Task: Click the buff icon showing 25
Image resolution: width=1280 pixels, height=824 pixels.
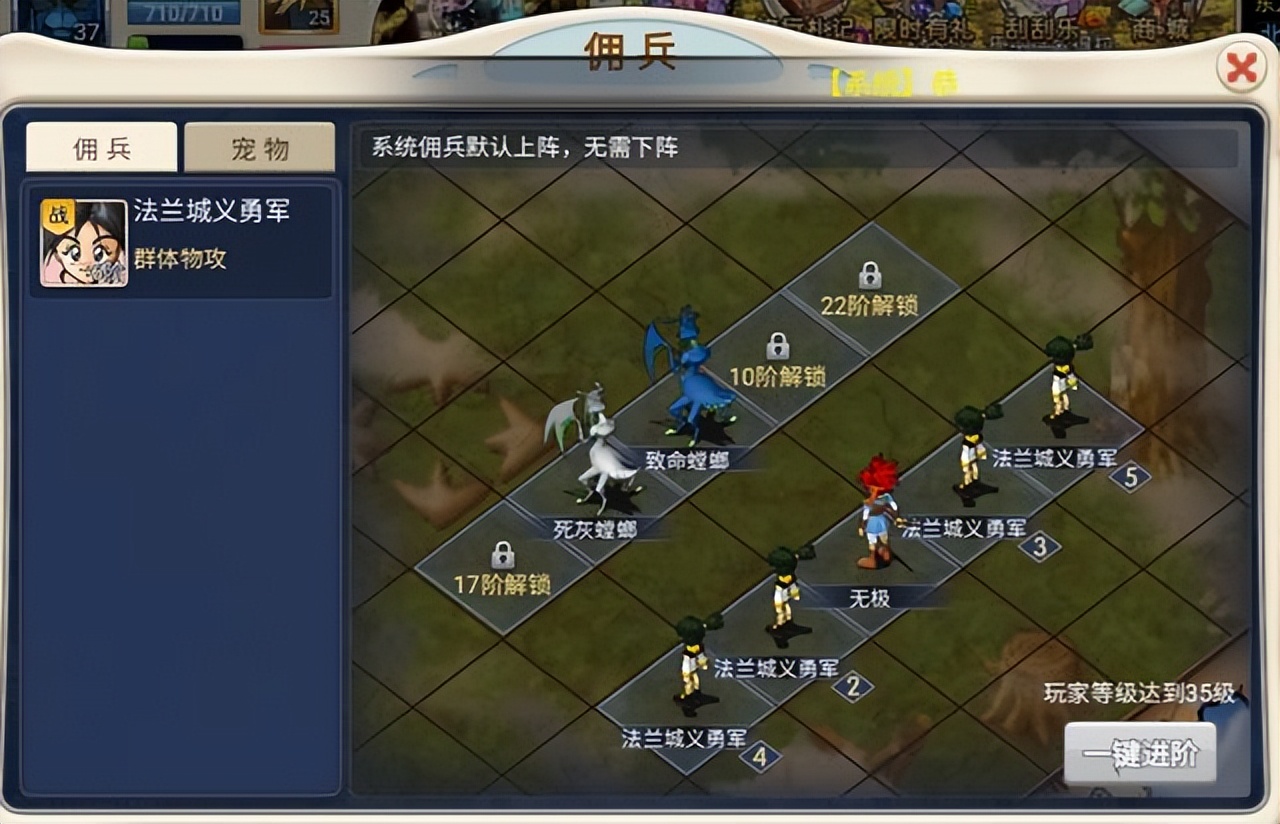Action: (x=297, y=12)
